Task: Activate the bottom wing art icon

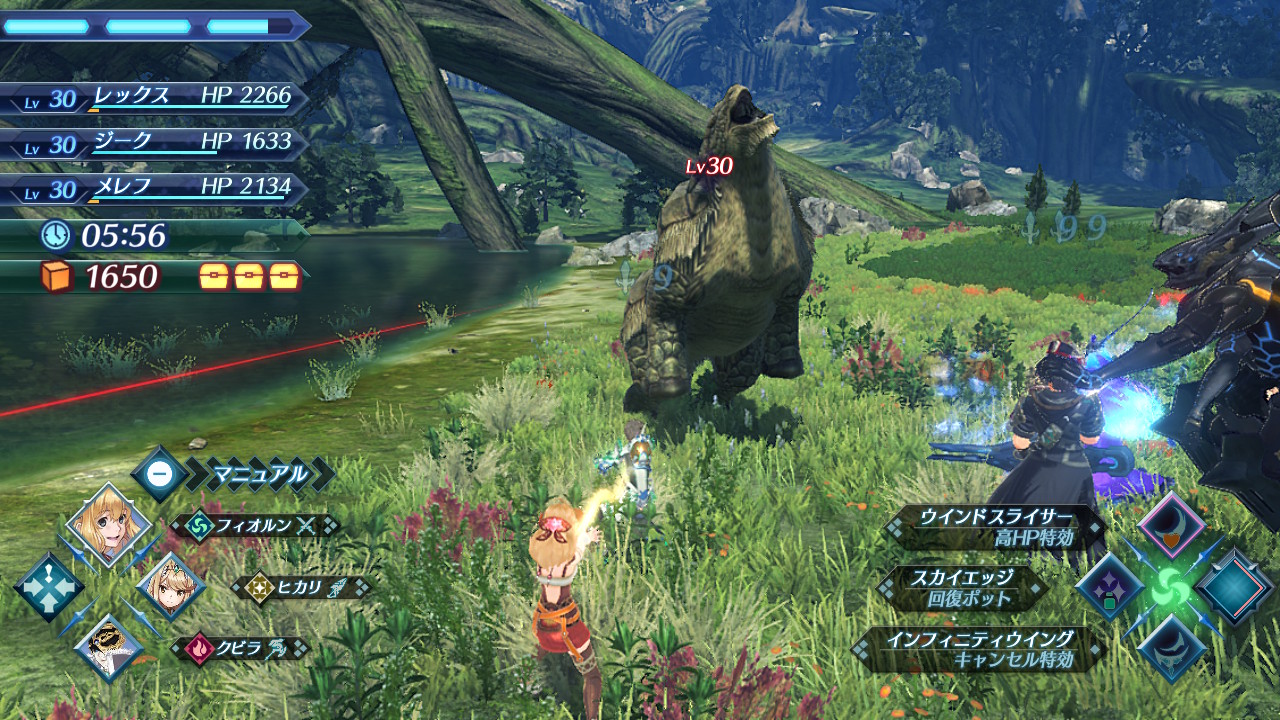Action: (1170, 648)
